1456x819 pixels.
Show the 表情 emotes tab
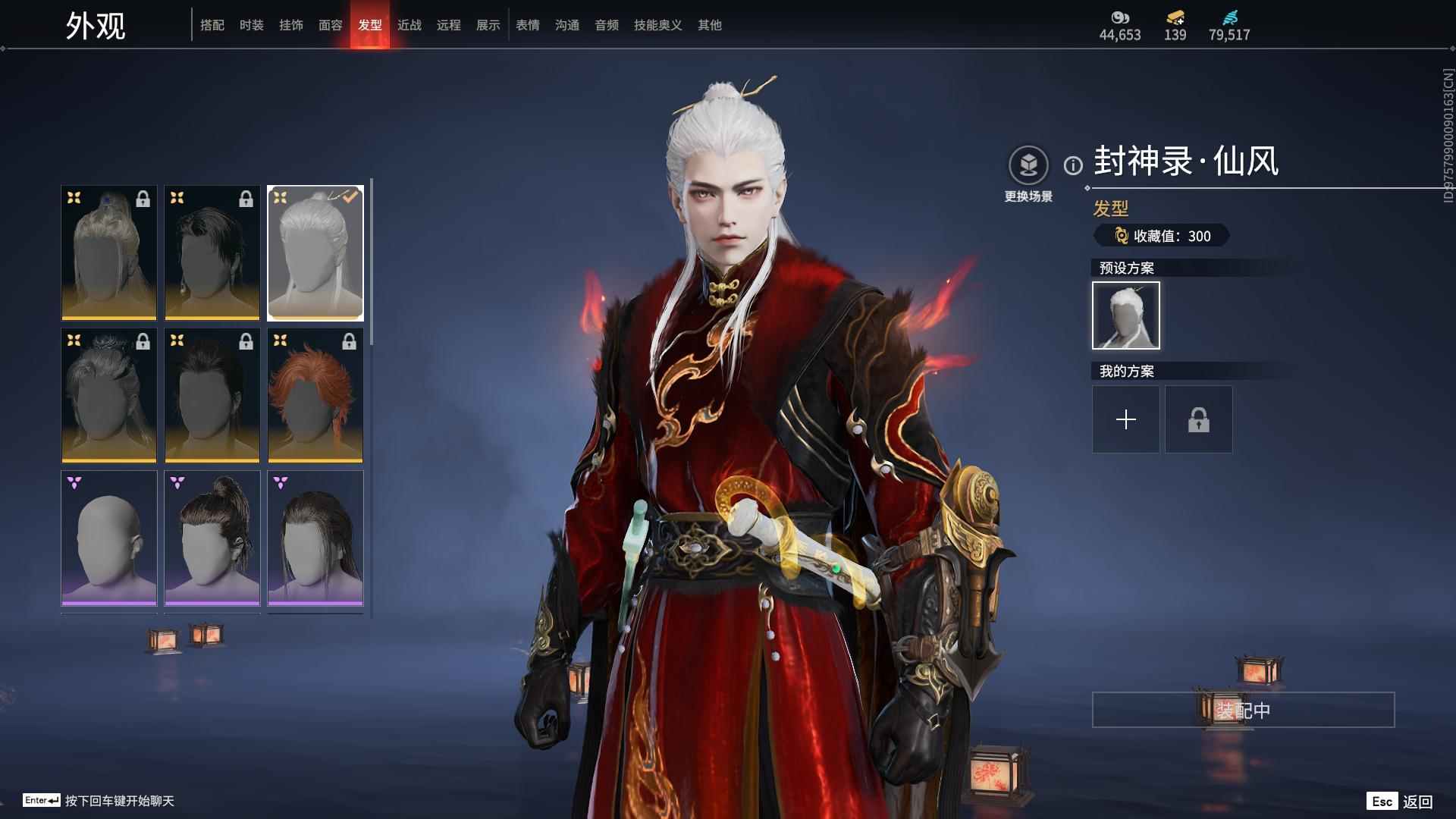528,25
